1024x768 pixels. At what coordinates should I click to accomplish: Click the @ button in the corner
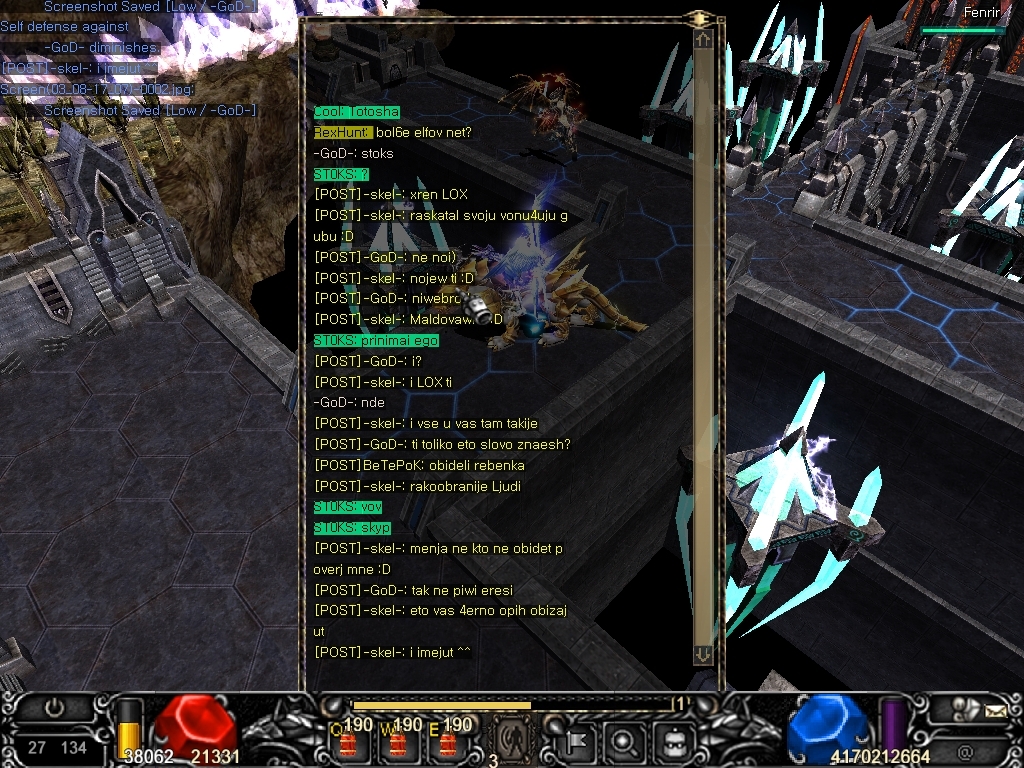[965, 749]
